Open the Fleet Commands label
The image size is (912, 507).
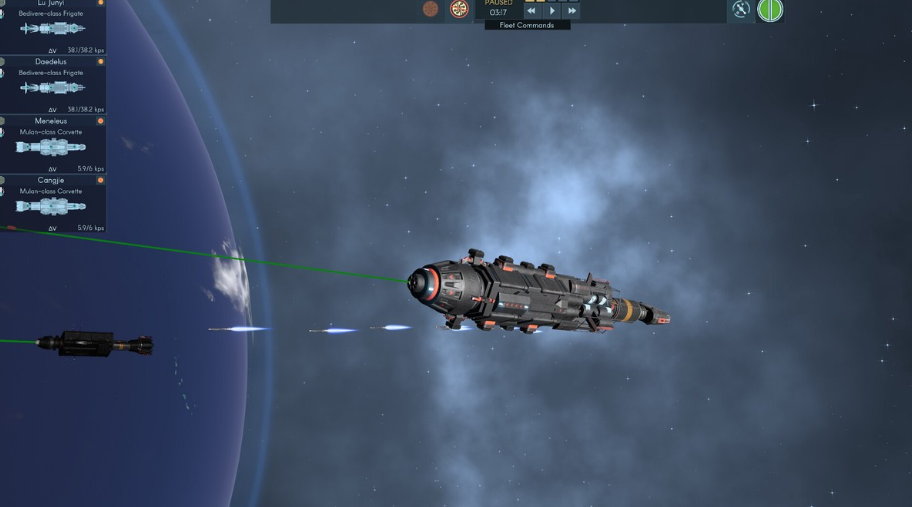(x=527, y=25)
